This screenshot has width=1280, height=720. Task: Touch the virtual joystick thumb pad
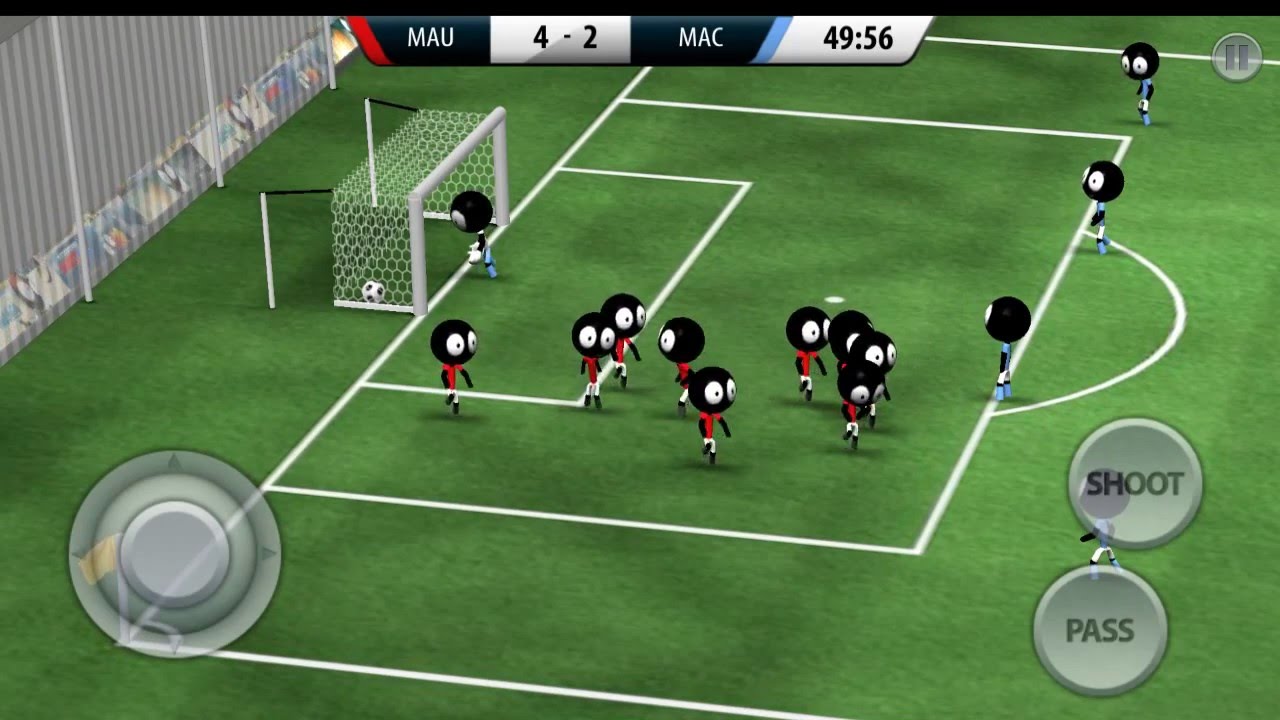tap(176, 552)
